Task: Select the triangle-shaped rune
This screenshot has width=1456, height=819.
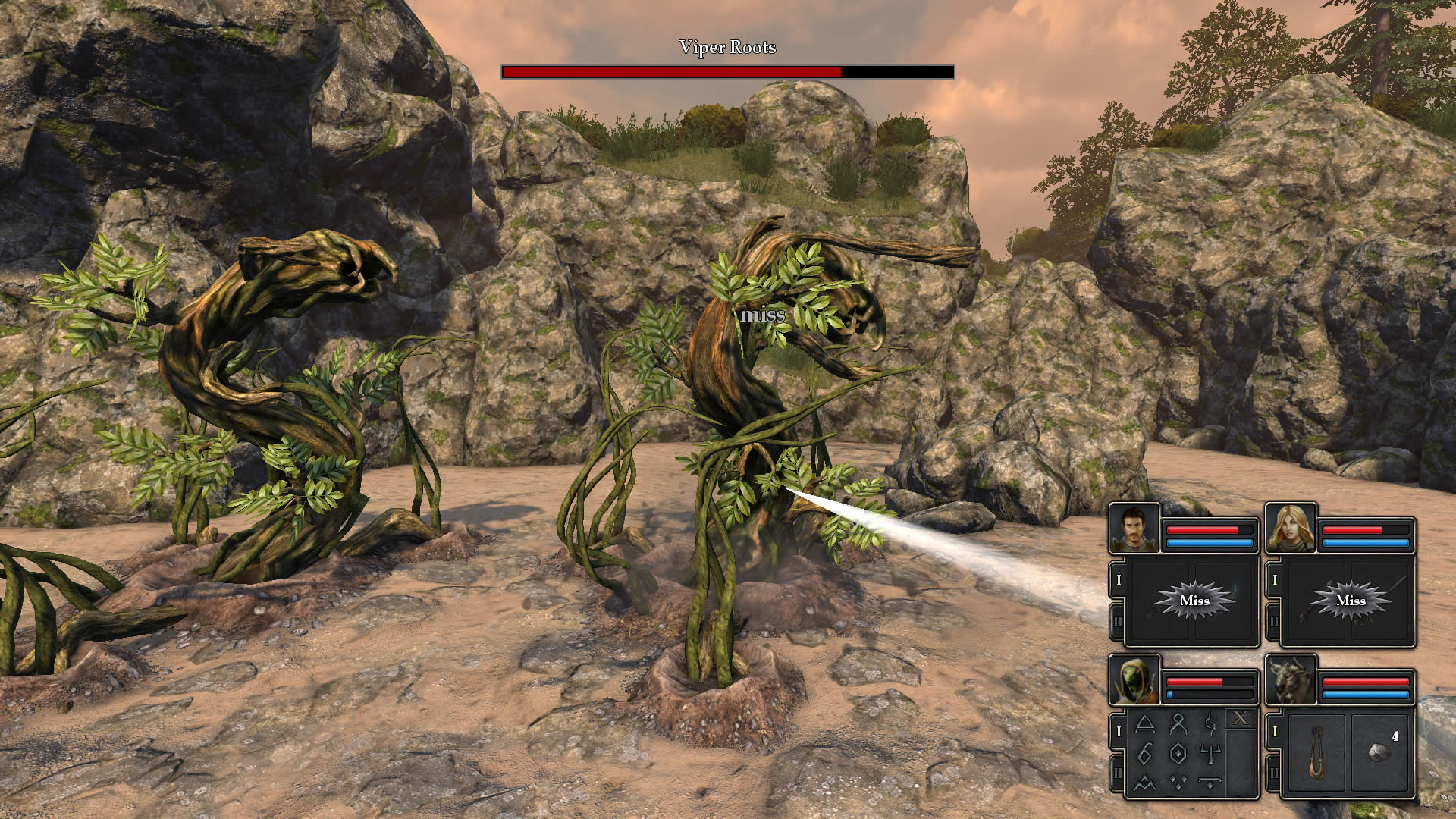Action: 1145,724
